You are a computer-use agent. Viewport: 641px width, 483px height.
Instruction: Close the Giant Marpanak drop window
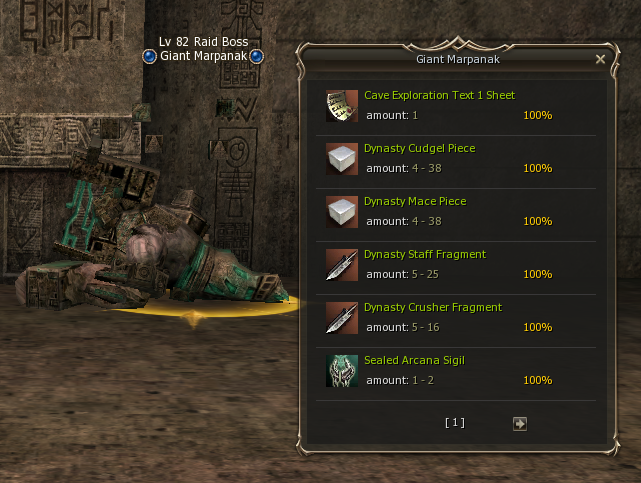(600, 59)
